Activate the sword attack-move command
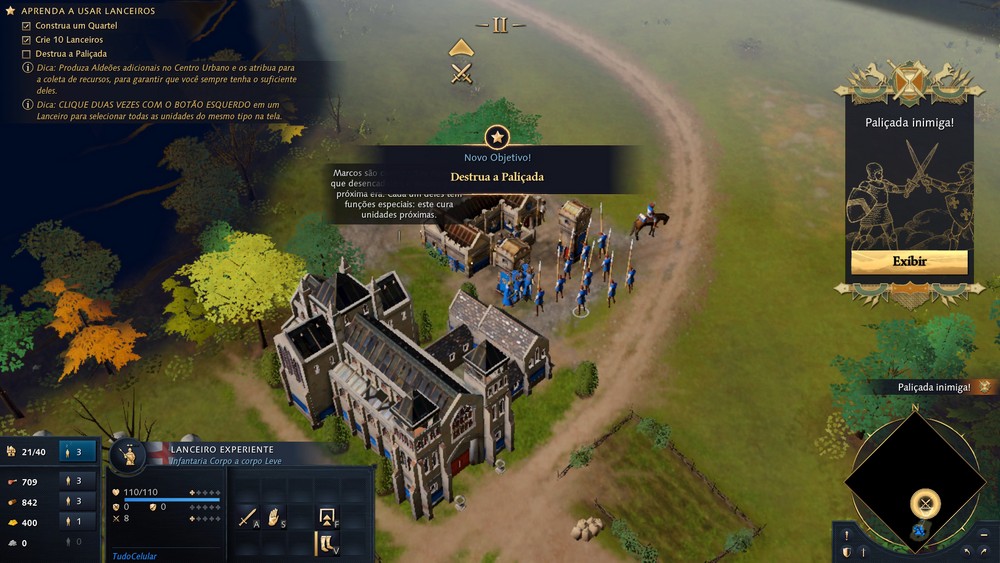 coord(247,517)
